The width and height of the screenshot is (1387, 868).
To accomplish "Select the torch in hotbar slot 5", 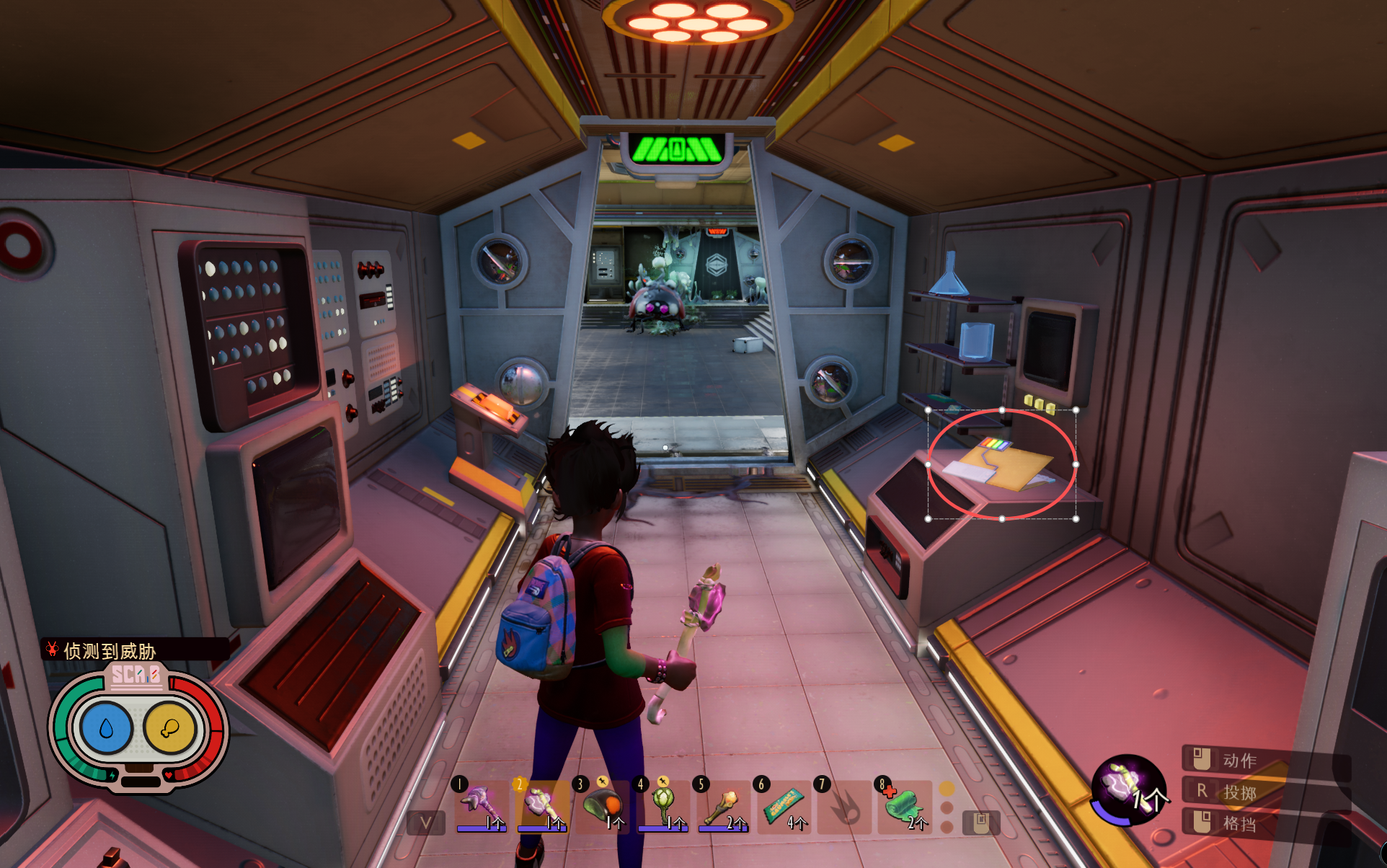I will pos(723,806).
